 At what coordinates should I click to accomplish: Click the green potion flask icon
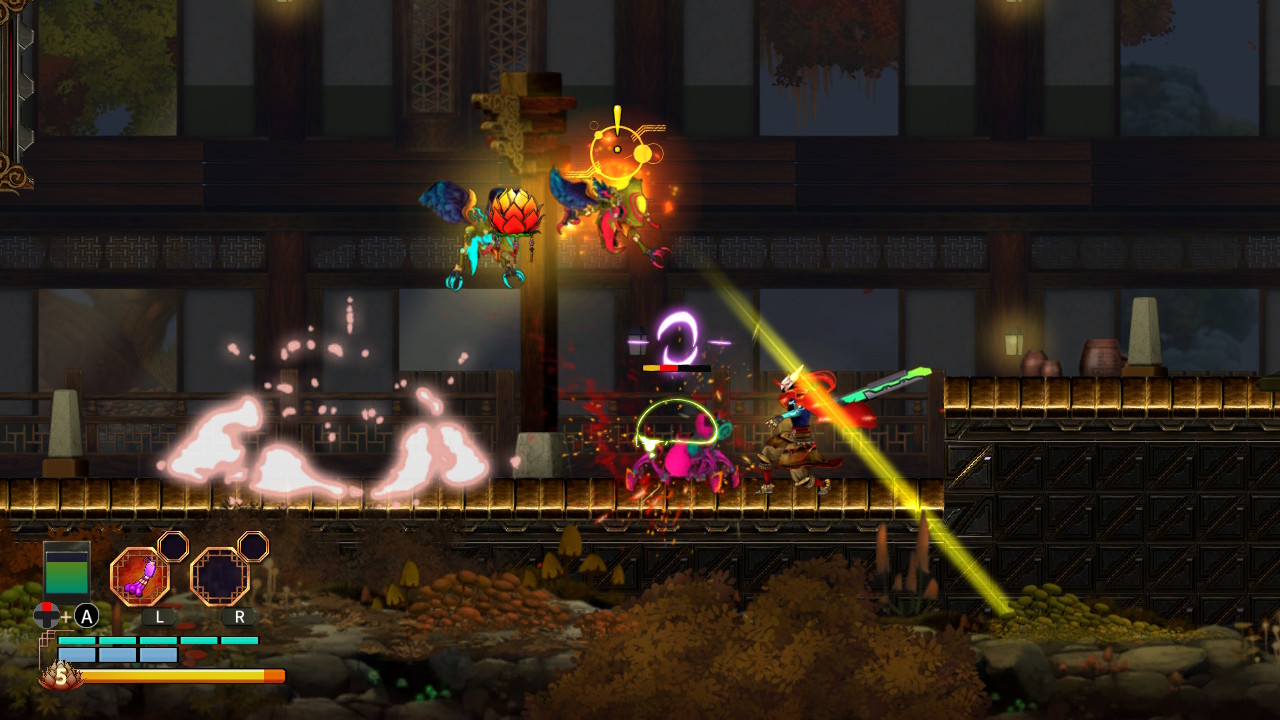[x=66, y=570]
